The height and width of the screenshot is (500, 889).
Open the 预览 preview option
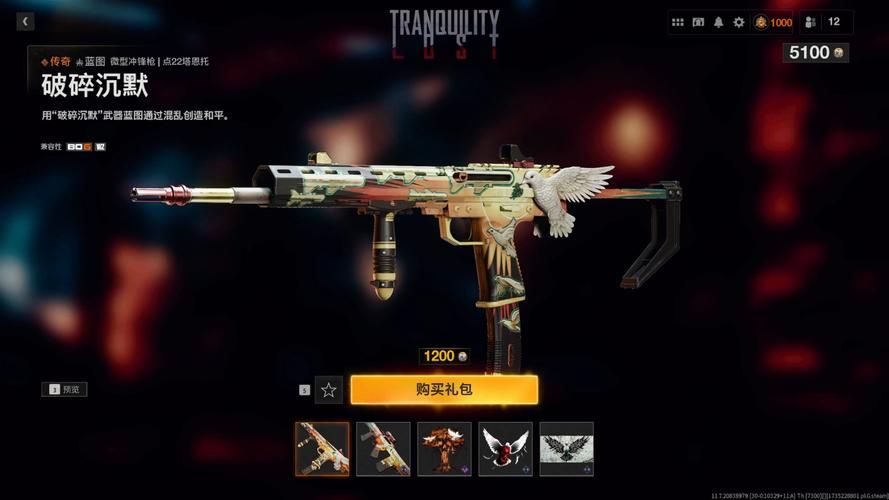(x=65, y=389)
